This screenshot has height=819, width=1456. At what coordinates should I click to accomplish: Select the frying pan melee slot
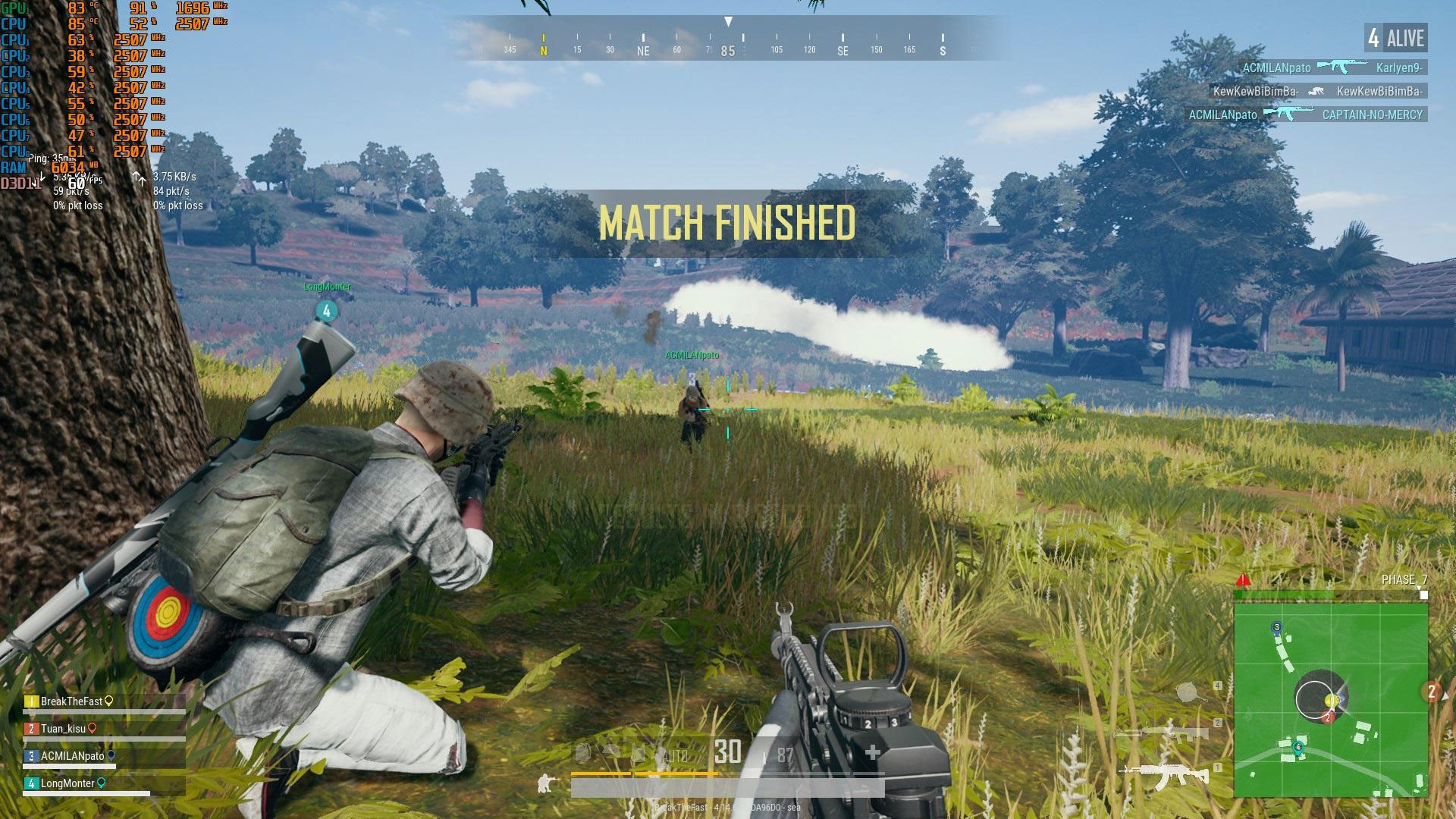(1188, 692)
